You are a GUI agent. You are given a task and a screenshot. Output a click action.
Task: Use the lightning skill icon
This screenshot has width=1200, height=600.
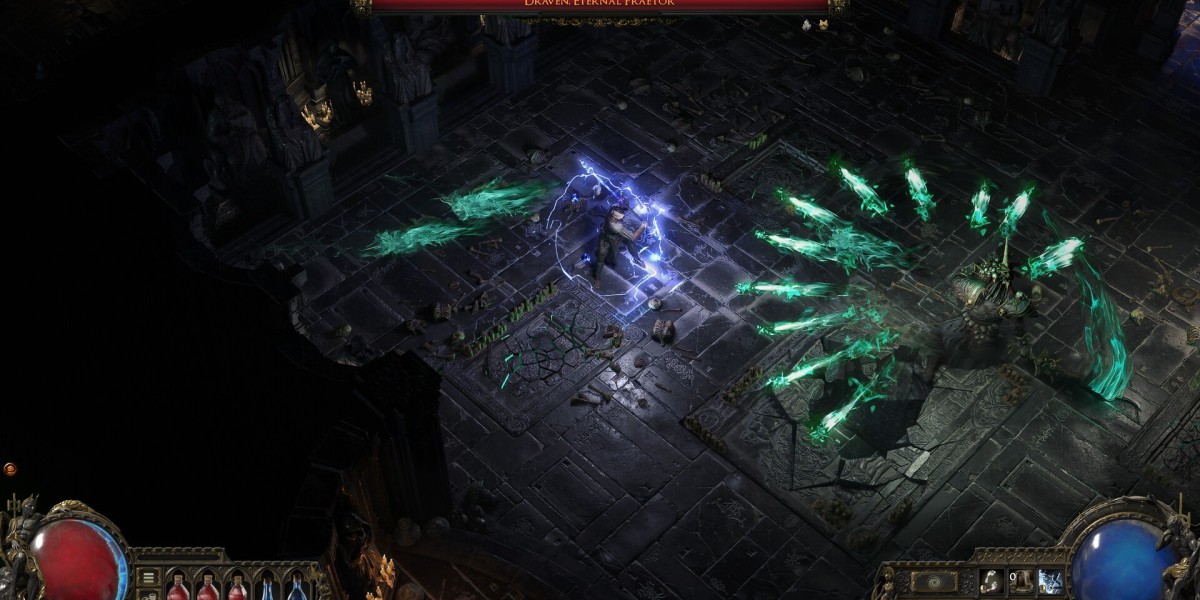[x=1050, y=581]
